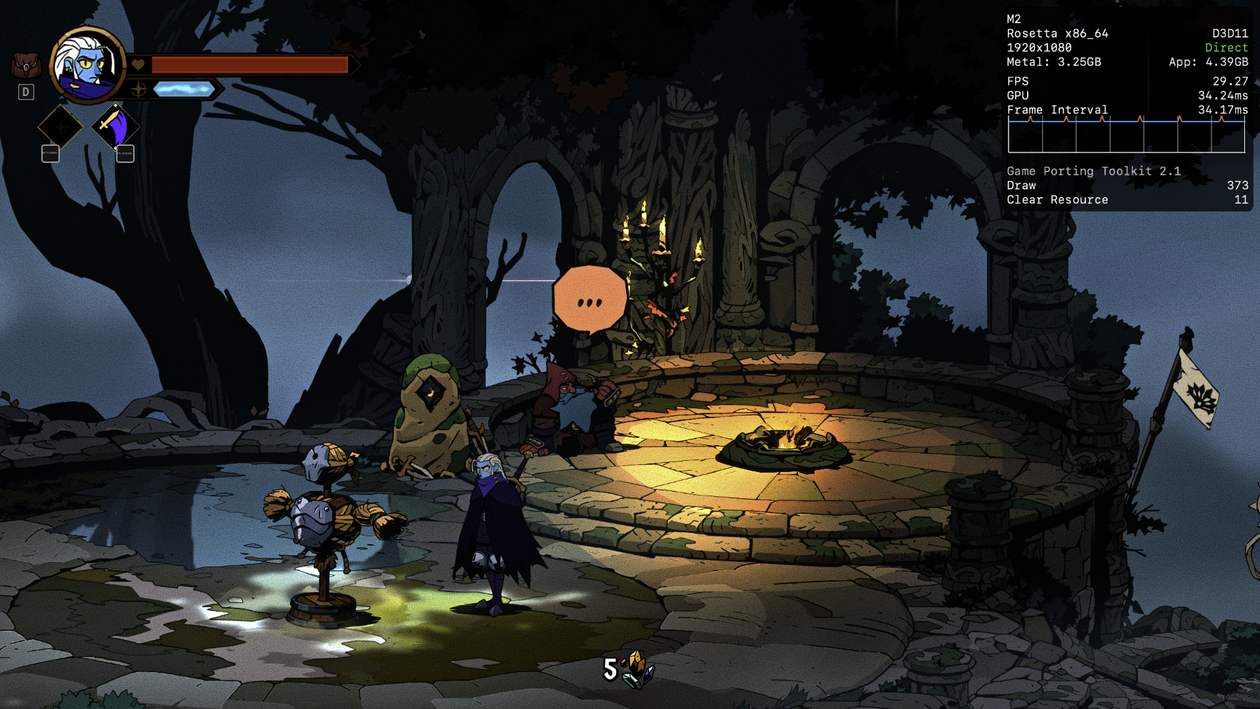This screenshot has width=1260, height=709.
Task: Click the blue-skinned hero portrait
Action: pyautogui.click(x=87, y=65)
